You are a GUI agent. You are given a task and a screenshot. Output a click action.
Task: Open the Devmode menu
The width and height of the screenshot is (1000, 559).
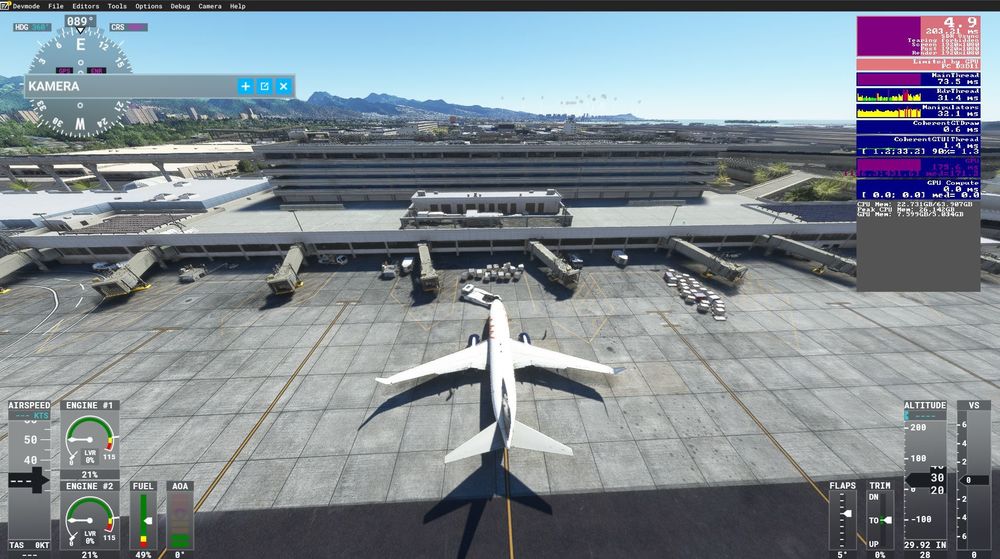pos(28,6)
